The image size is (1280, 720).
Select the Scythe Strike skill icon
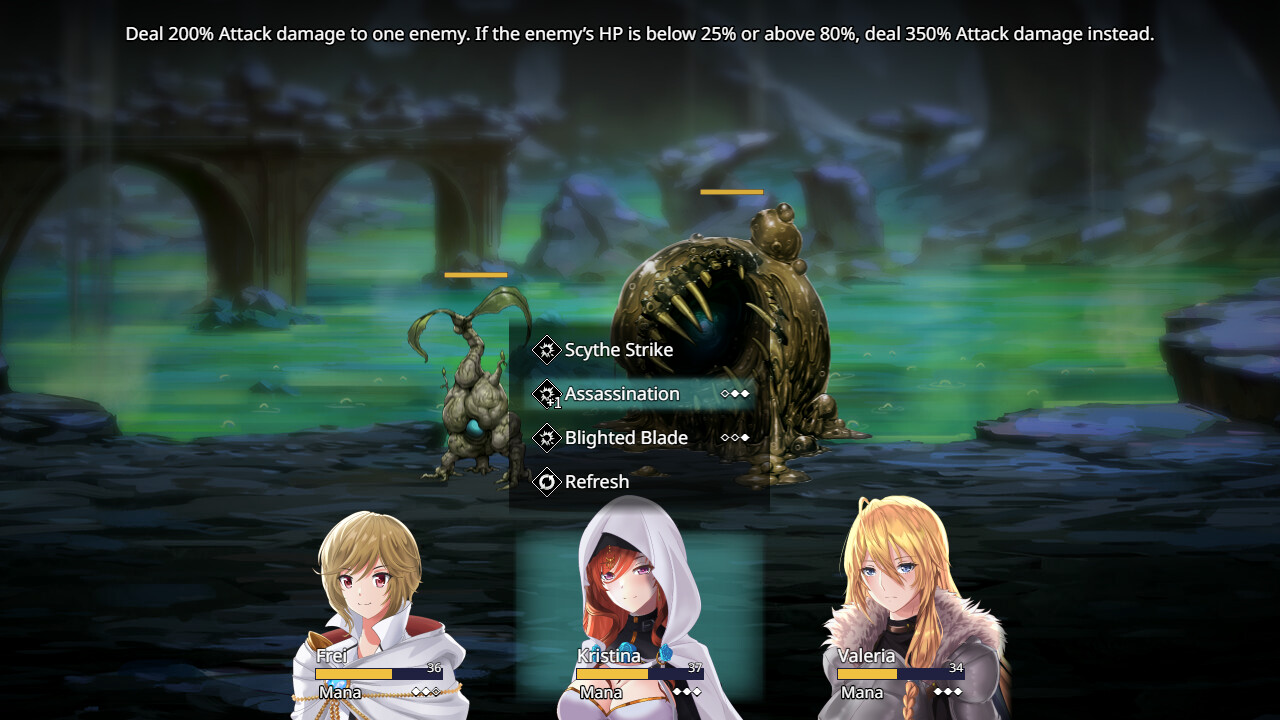pyautogui.click(x=546, y=350)
